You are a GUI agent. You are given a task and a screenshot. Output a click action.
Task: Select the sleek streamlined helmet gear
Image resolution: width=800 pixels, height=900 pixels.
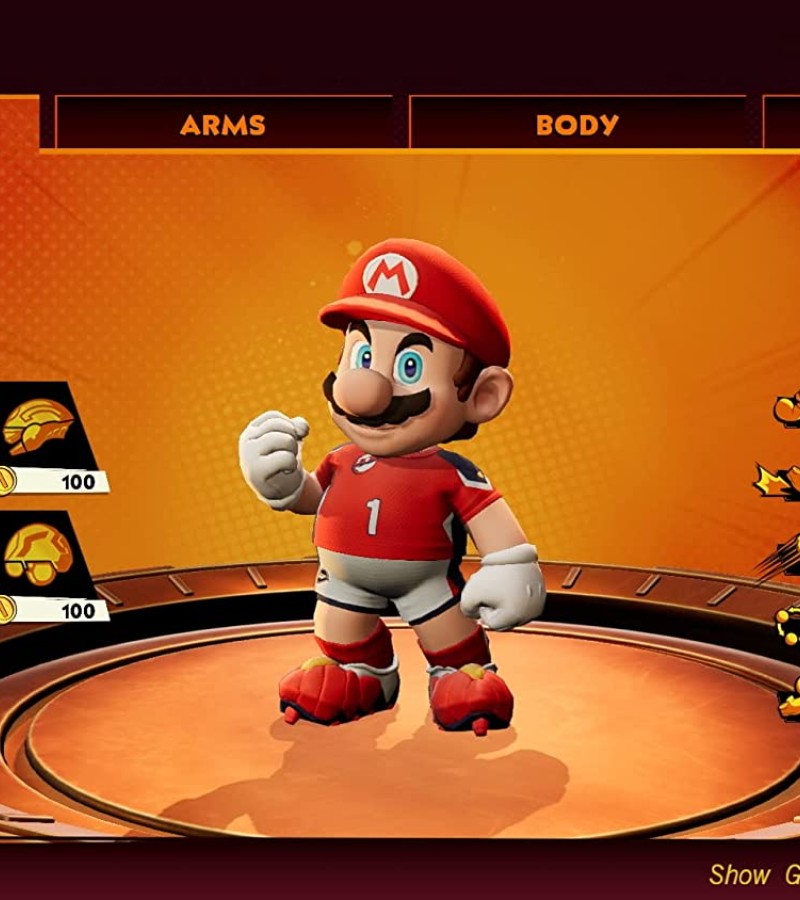click(x=40, y=427)
